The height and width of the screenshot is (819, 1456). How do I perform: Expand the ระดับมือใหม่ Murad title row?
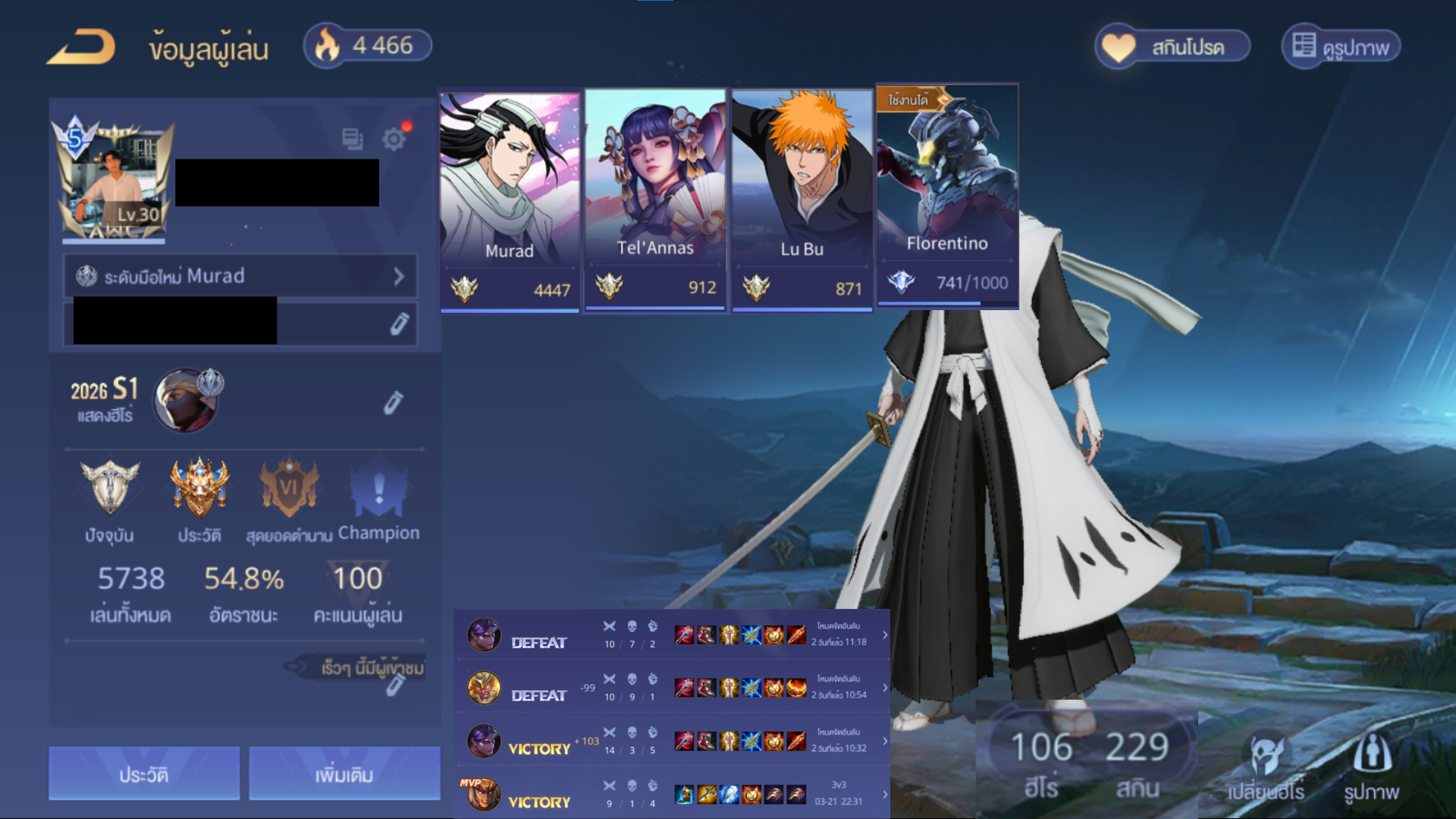(240, 276)
